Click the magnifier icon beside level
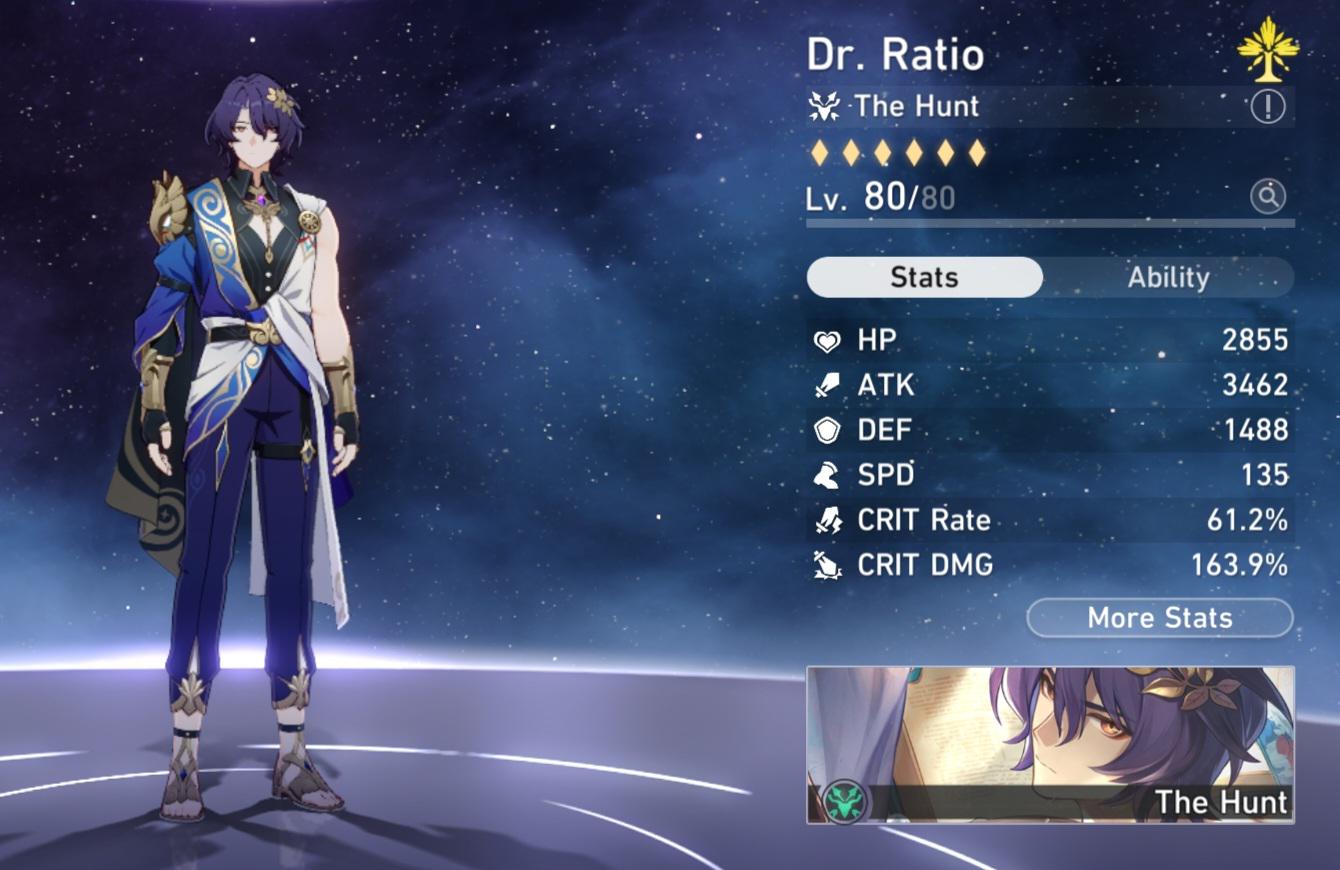Viewport: 1340px width, 870px height. point(1268,197)
